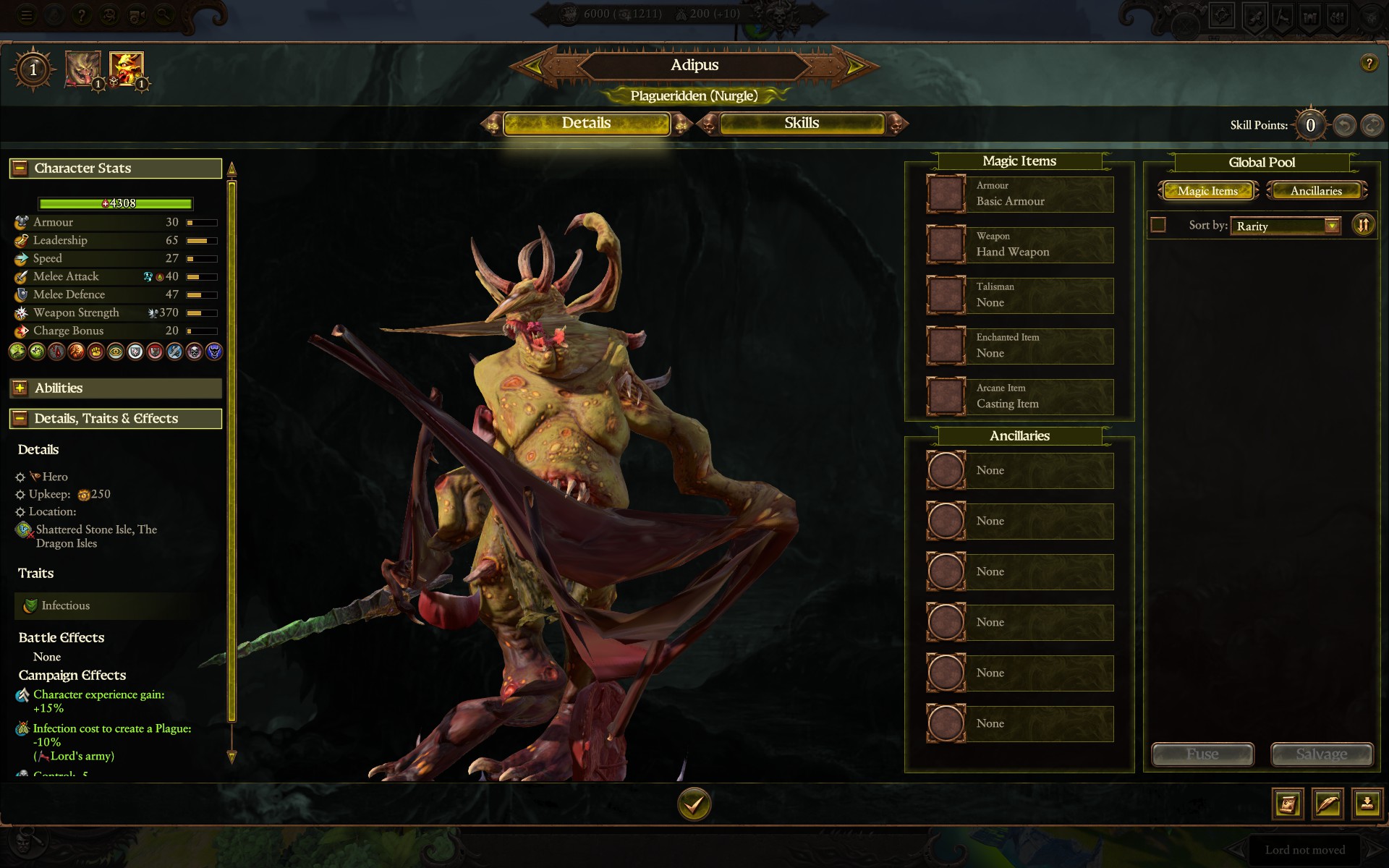Click the rename feather icon bottom-right
Screen dimensions: 1389x868
pos(1327,804)
